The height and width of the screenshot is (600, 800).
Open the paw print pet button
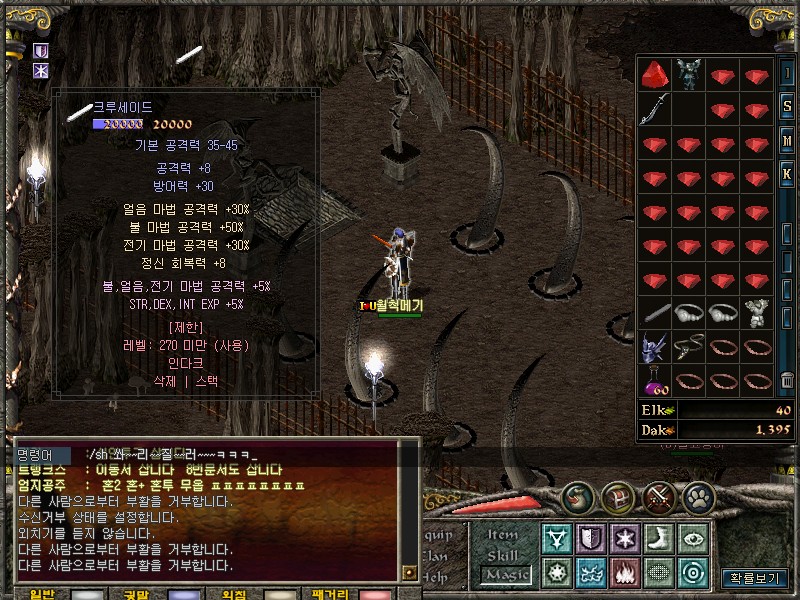point(698,495)
